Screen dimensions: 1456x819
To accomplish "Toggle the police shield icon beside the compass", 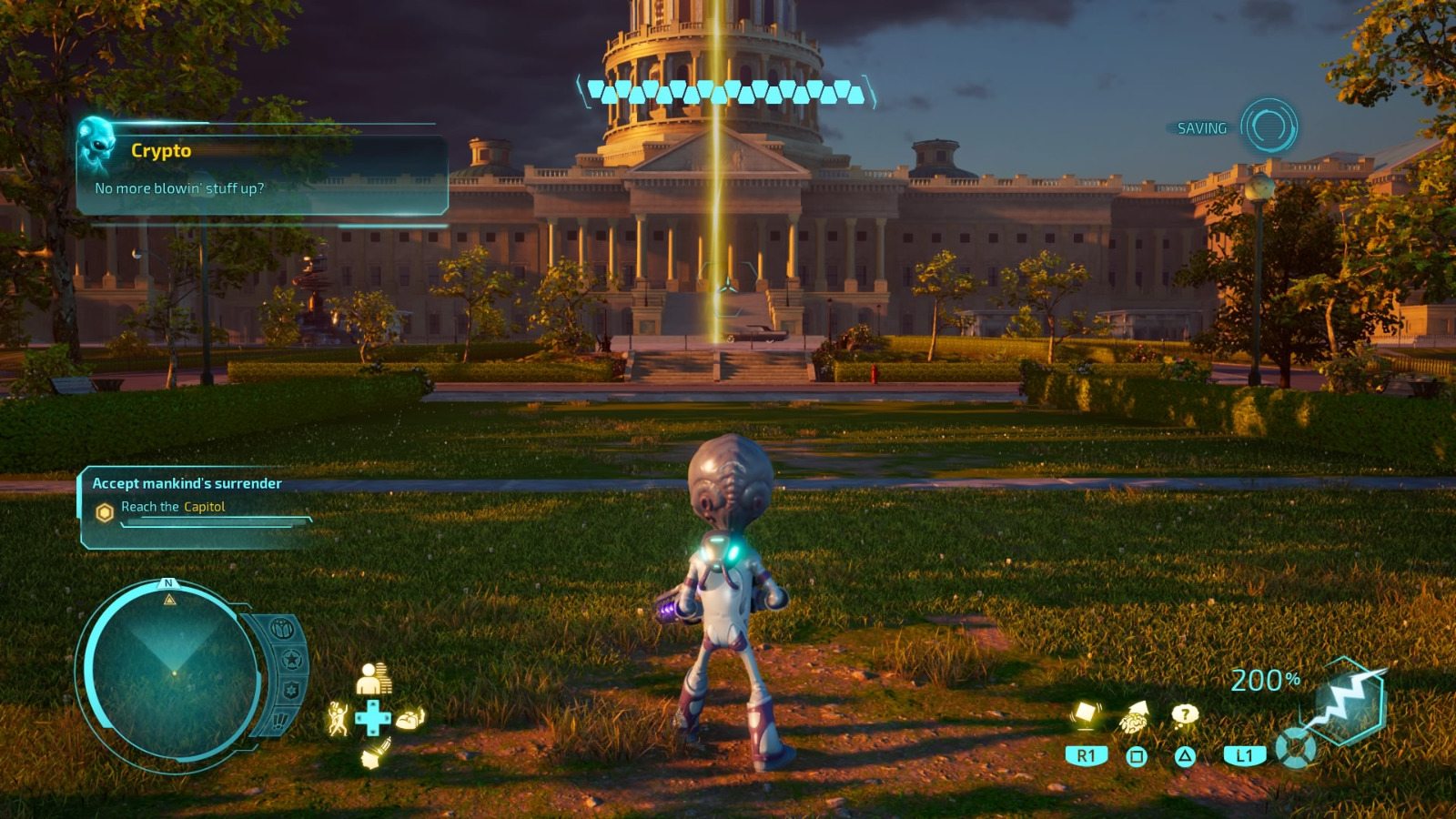I will pos(291,689).
